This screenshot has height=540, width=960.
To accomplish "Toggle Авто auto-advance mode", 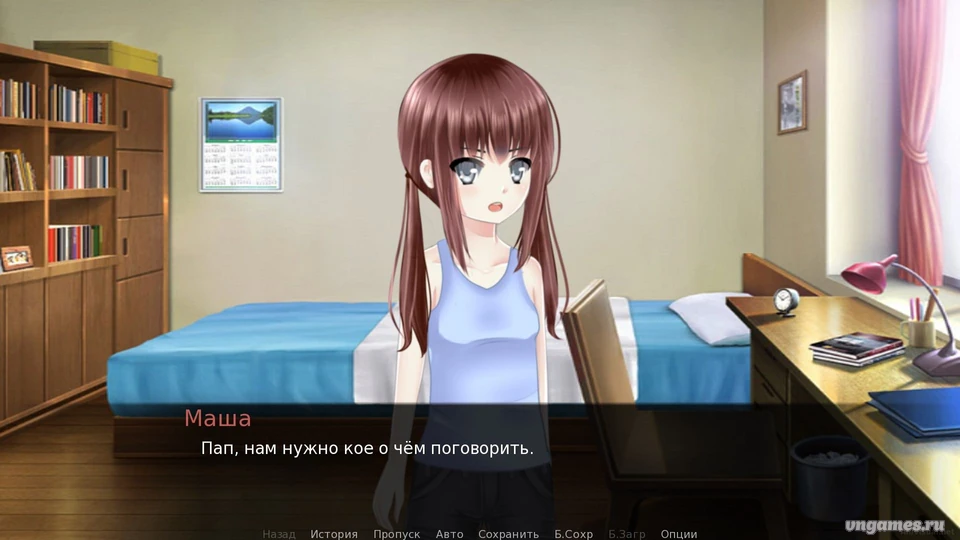I will (x=449, y=534).
